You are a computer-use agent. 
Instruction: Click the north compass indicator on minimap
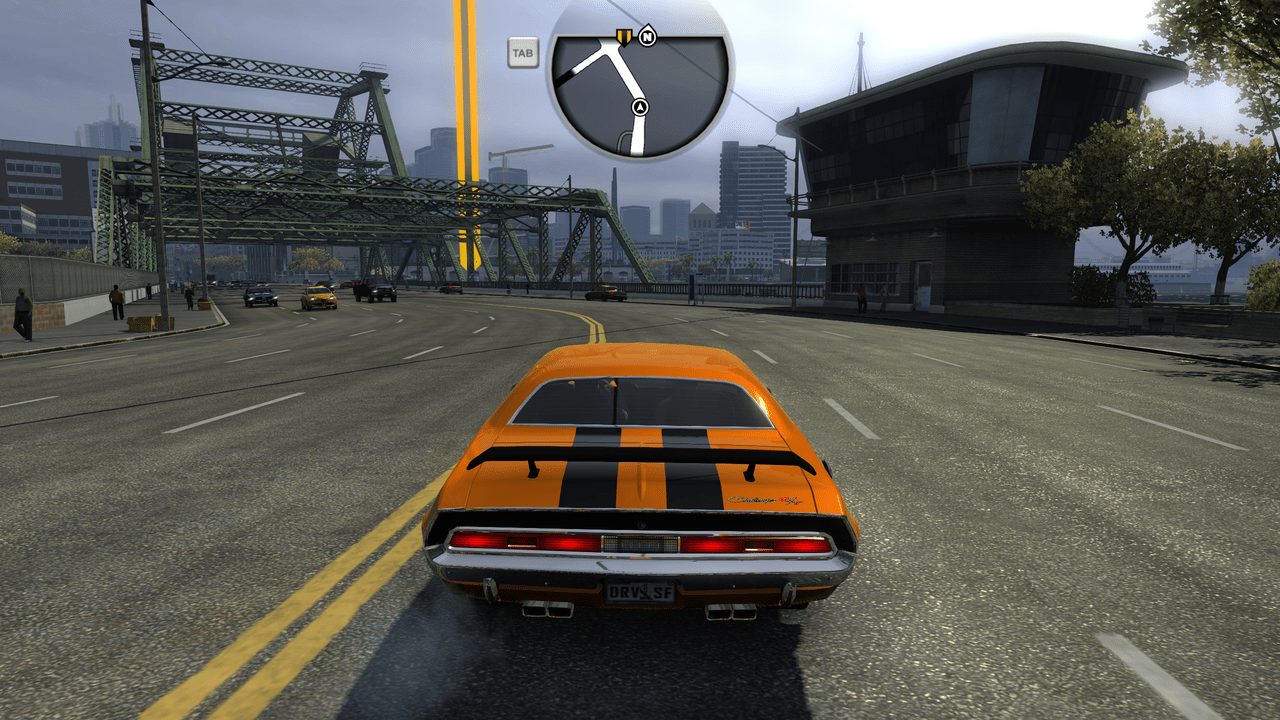click(x=647, y=38)
